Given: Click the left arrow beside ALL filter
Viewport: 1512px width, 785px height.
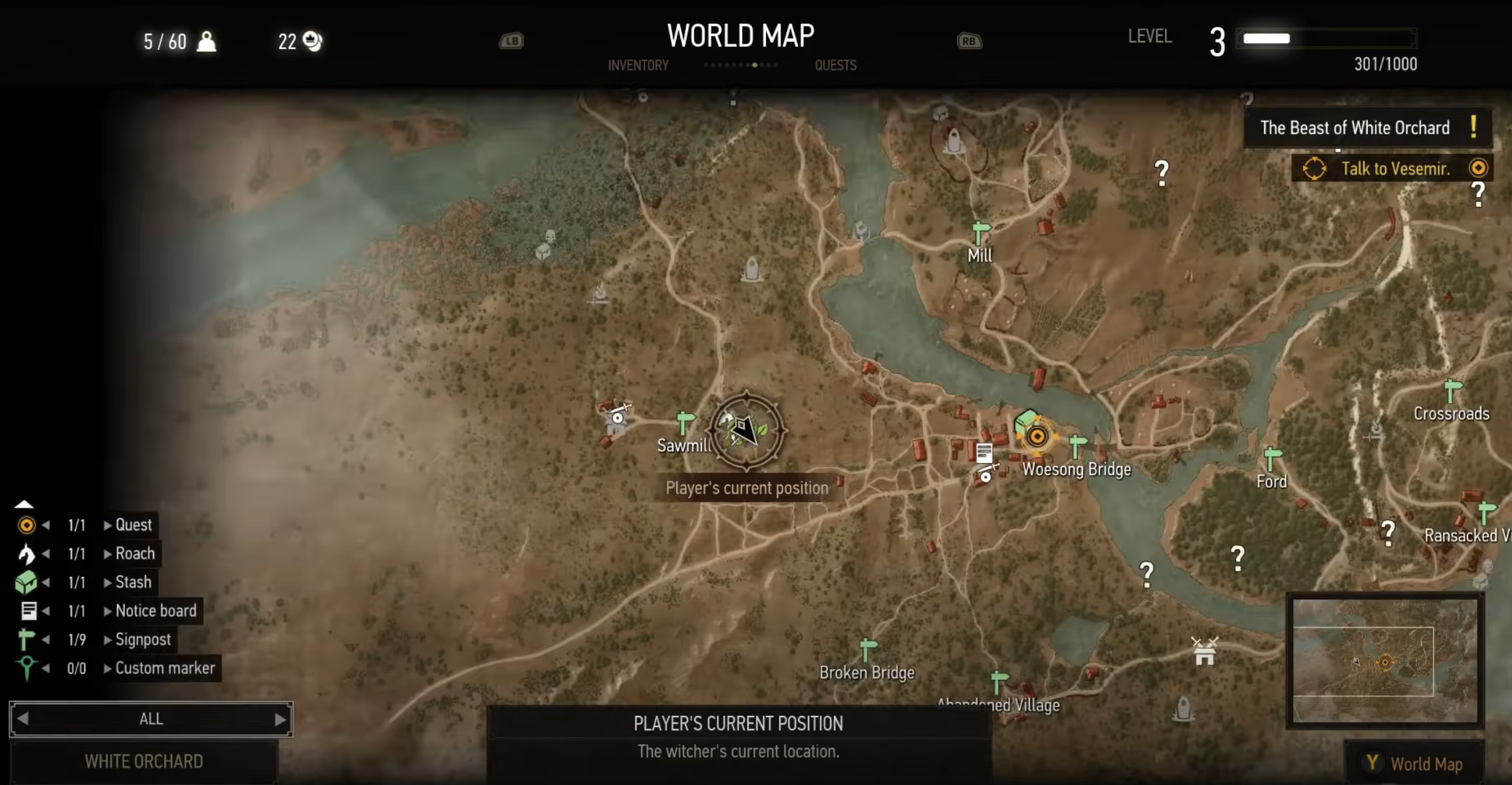Looking at the screenshot, I should (x=23, y=719).
